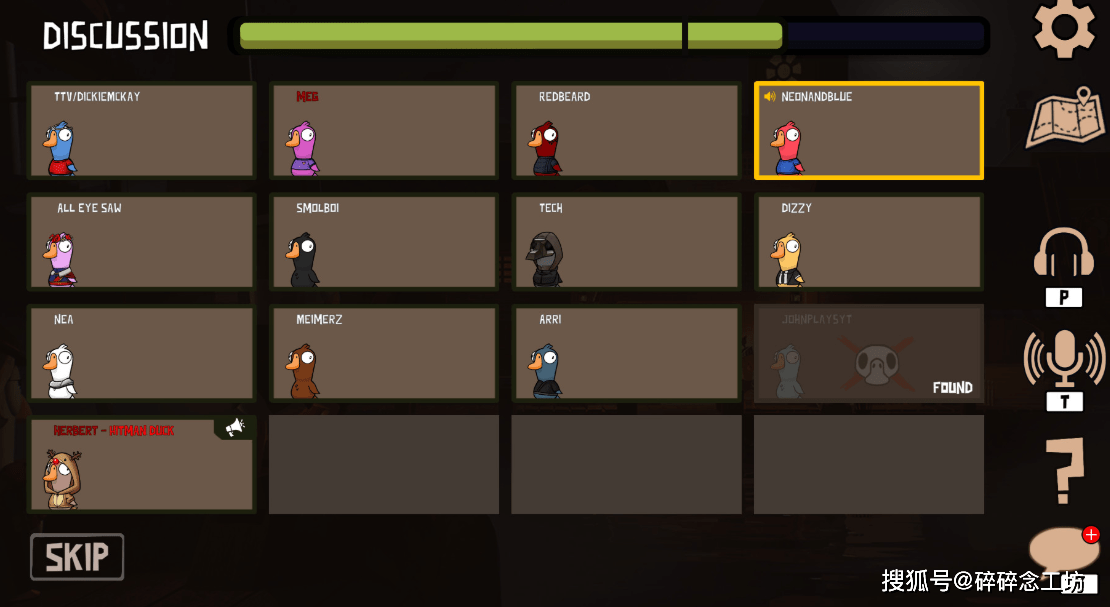Toggle the microphone icon
The height and width of the screenshot is (607, 1110).
(1064, 359)
